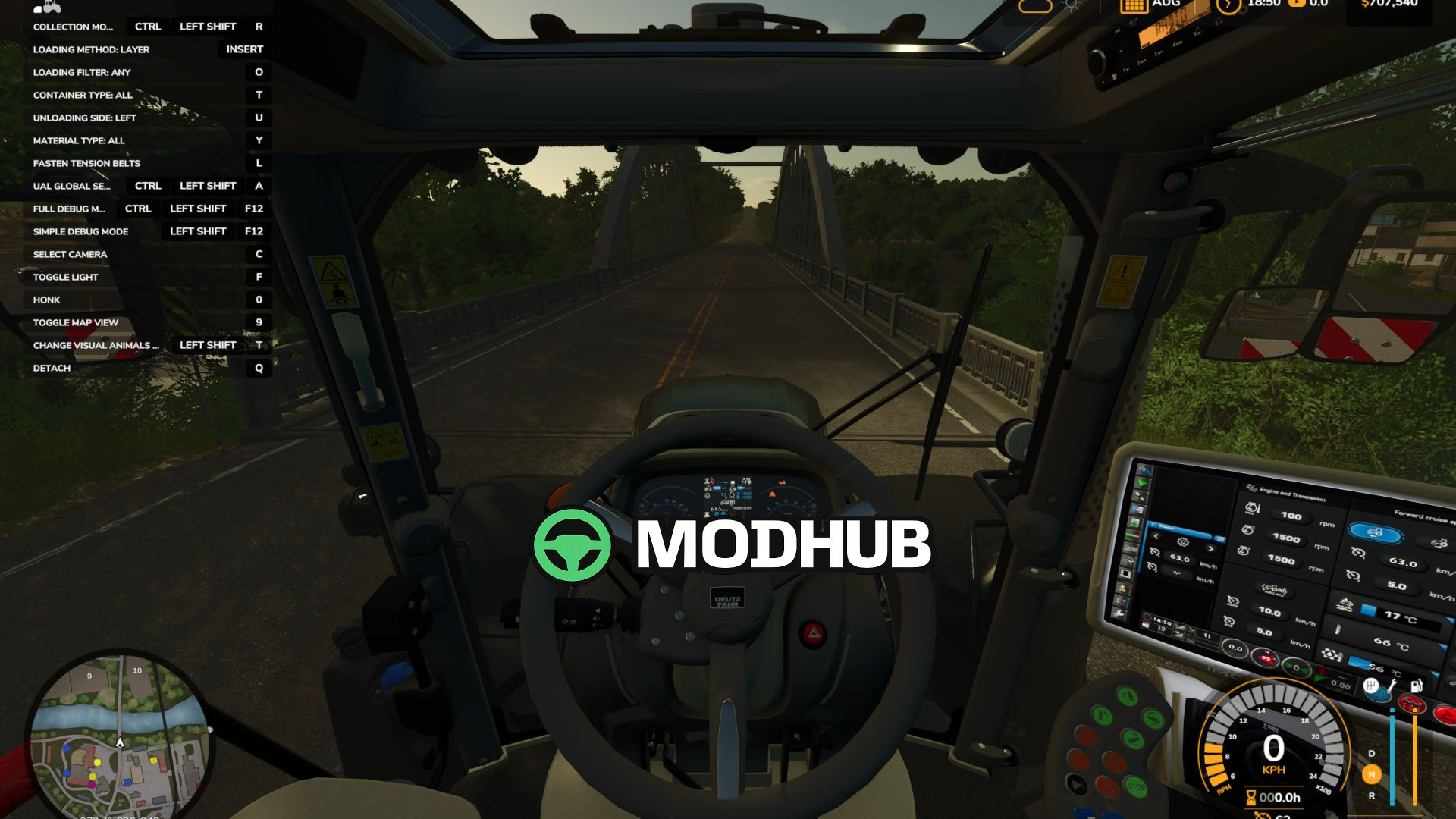This screenshot has width=1456, height=819.
Task: Activate TOGGLE LIGHT from the keybind list
Action: point(65,277)
